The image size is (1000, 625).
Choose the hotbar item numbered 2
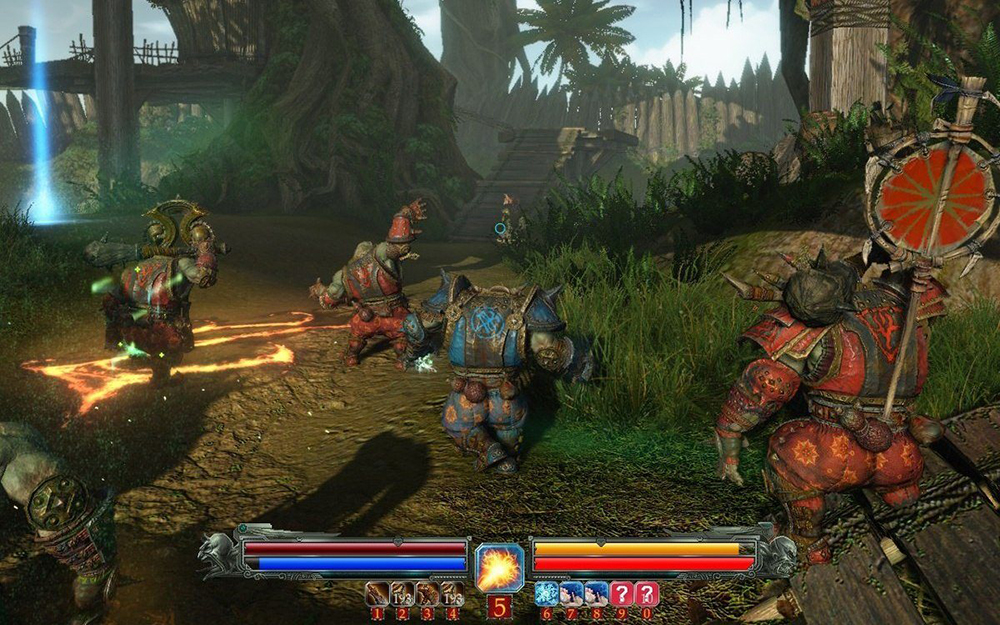pyautogui.click(x=402, y=593)
